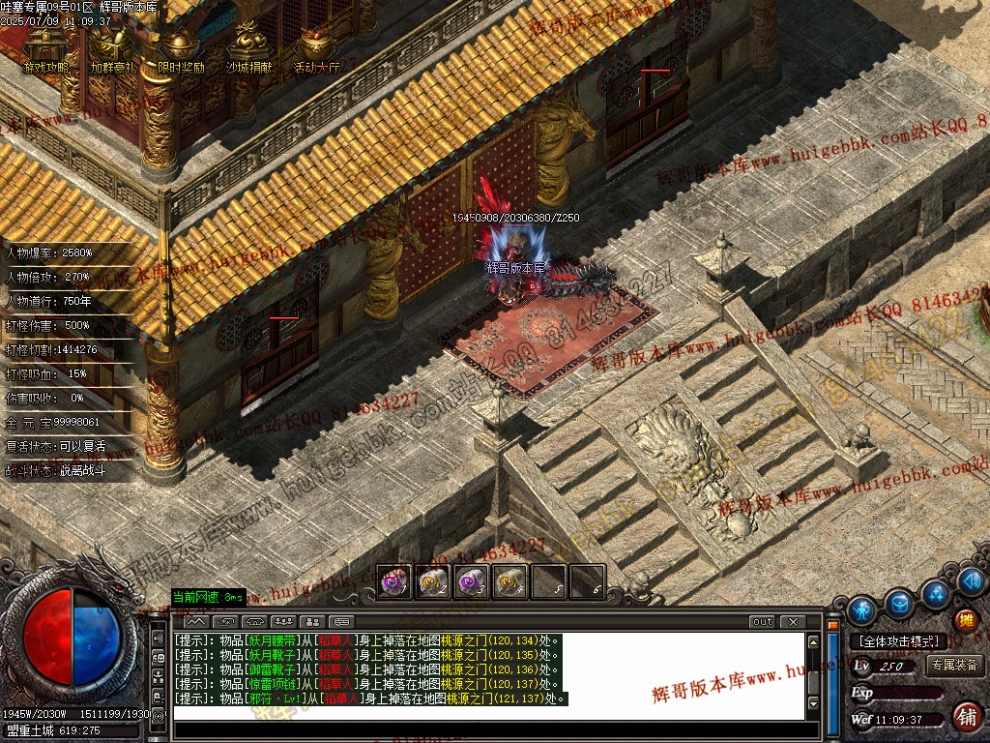Use the purple orb item in hotbar
990x743 pixels.
(x=392, y=581)
